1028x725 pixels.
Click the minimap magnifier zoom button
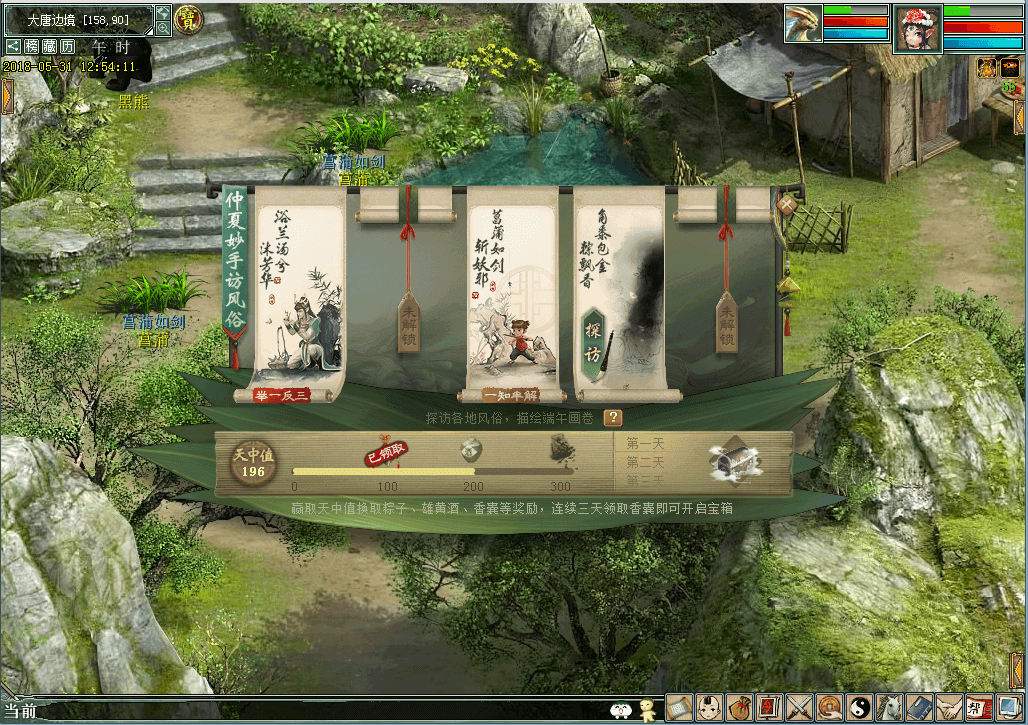click(x=164, y=29)
